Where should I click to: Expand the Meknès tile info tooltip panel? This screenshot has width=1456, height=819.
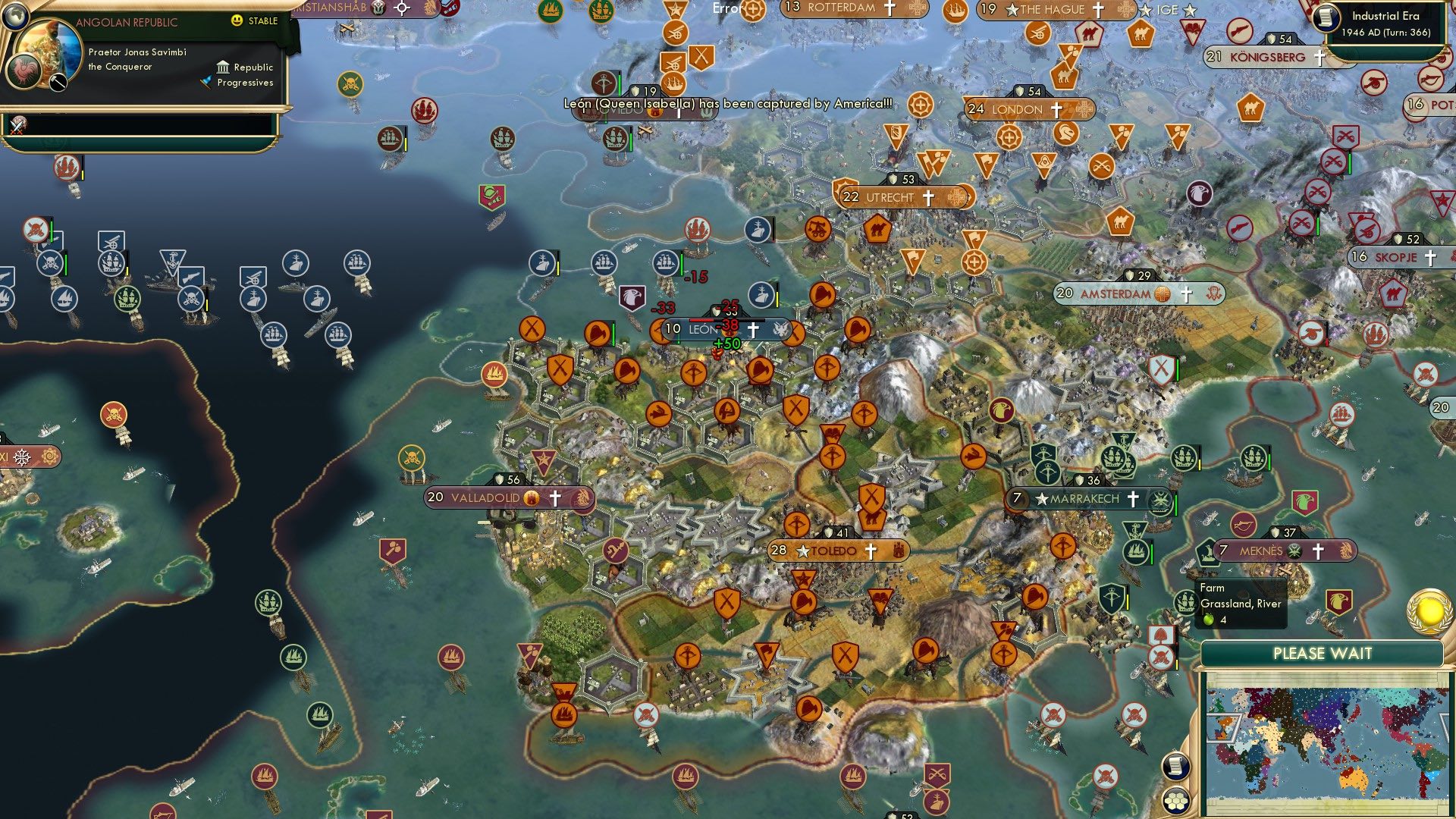coord(1241,604)
